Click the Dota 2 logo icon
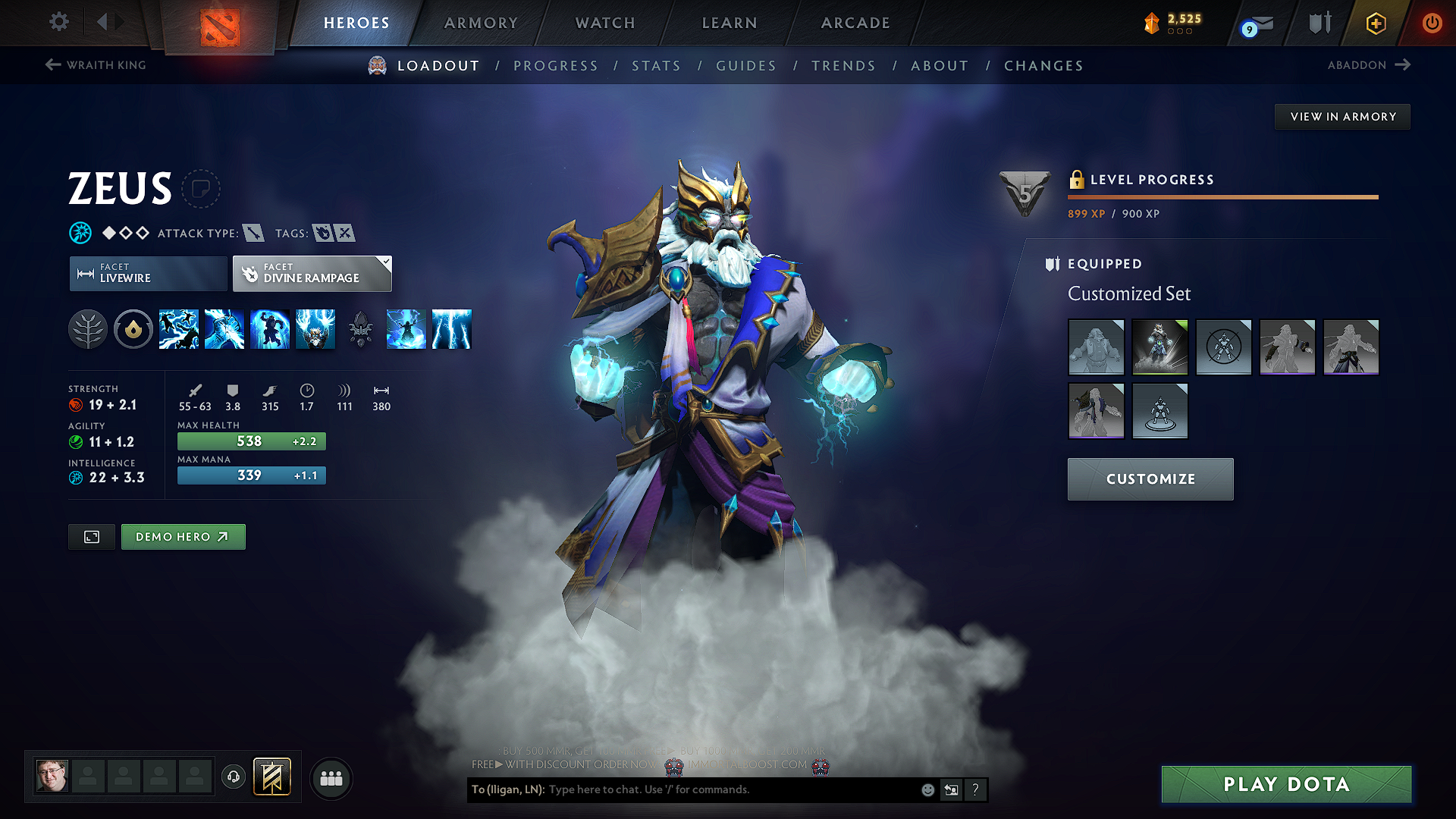1456x819 pixels. (221, 23)
